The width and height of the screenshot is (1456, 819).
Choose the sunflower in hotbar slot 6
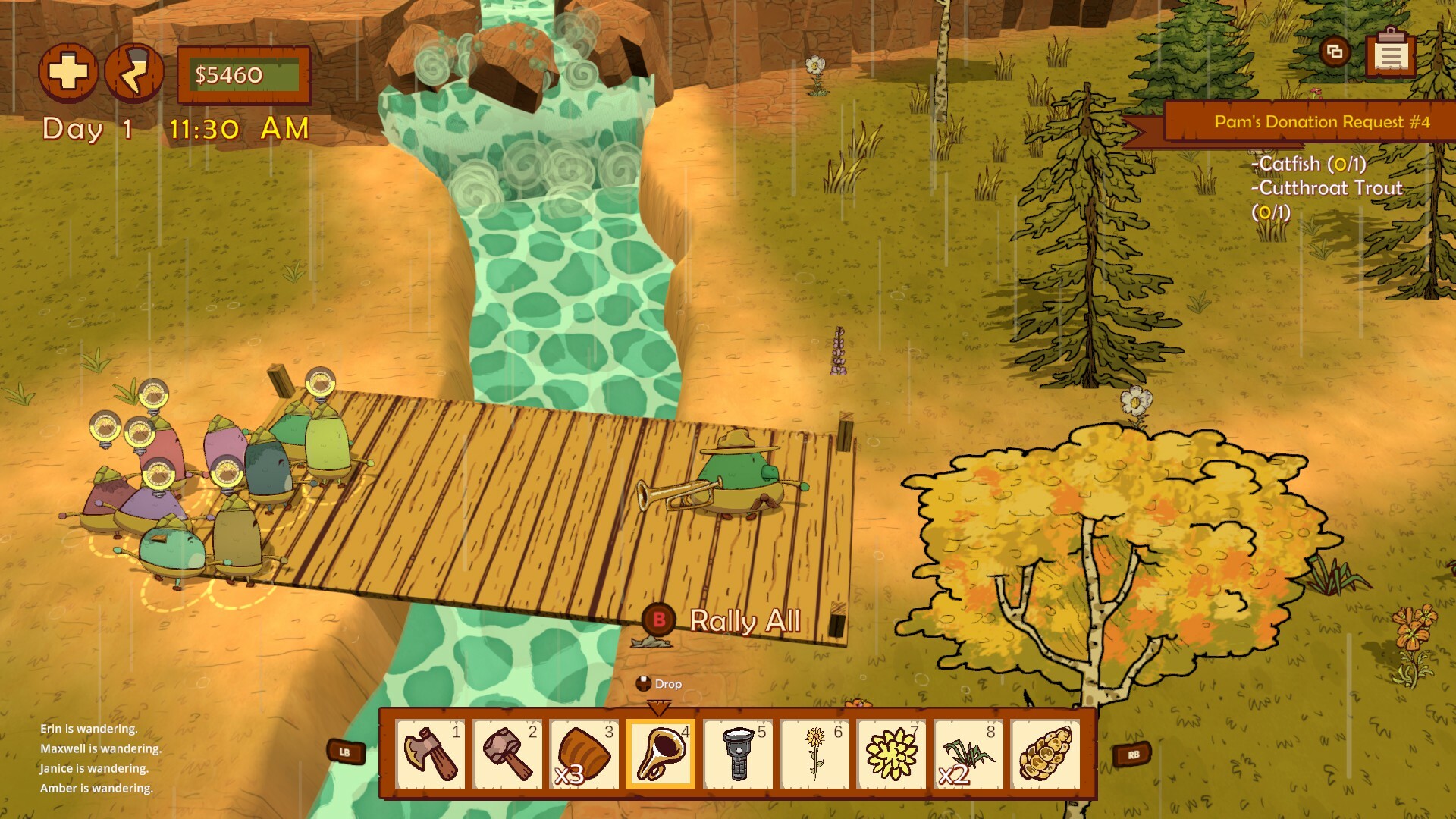[x=817, y=755]
